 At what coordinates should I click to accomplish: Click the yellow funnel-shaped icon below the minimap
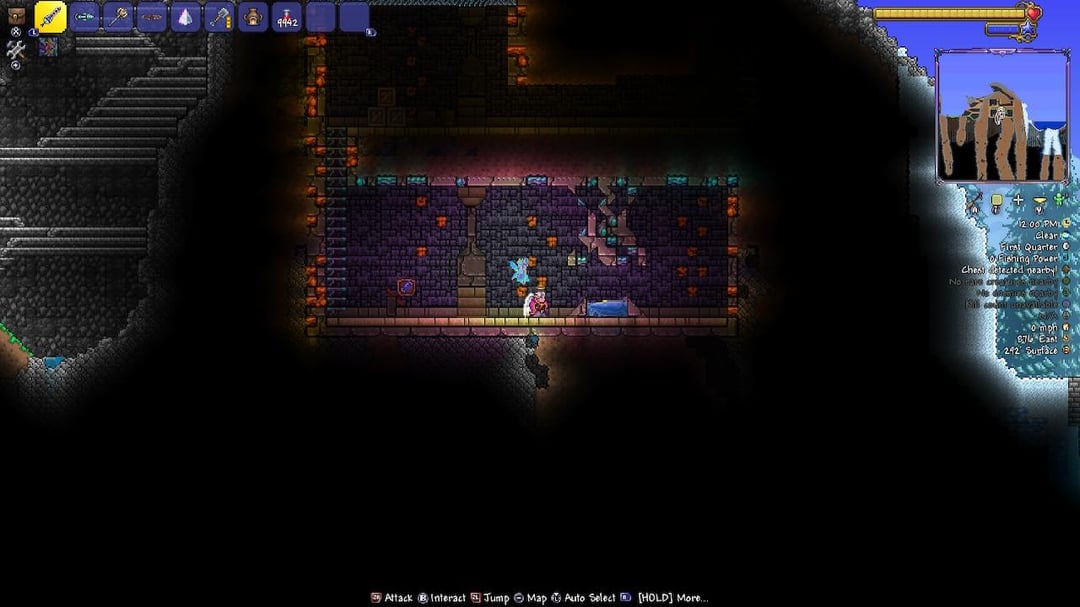click(1040, 202)
